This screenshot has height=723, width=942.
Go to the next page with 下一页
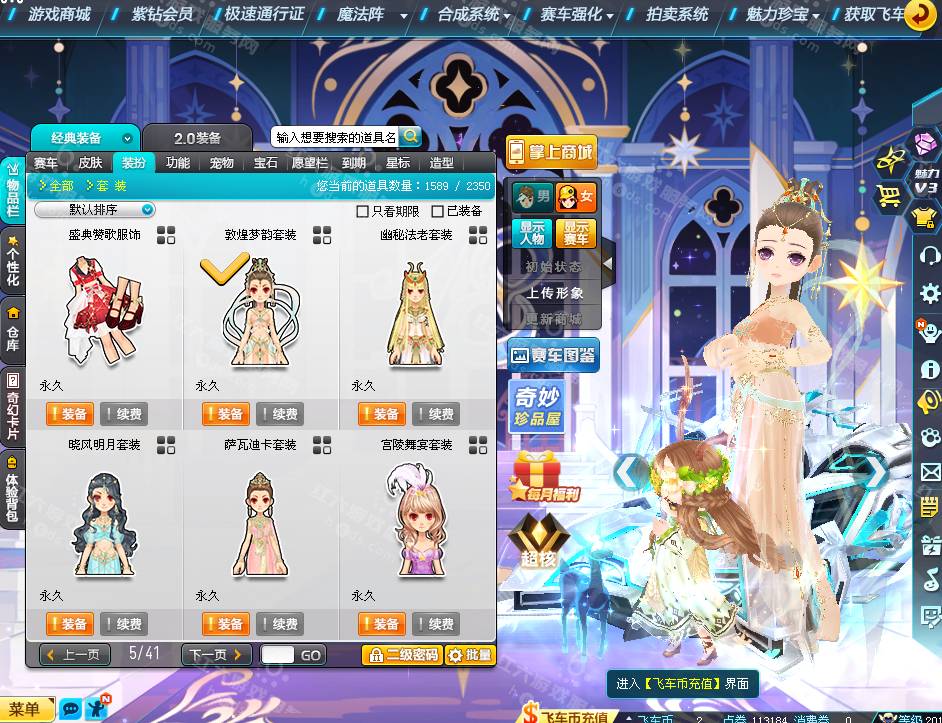[216, 655]
